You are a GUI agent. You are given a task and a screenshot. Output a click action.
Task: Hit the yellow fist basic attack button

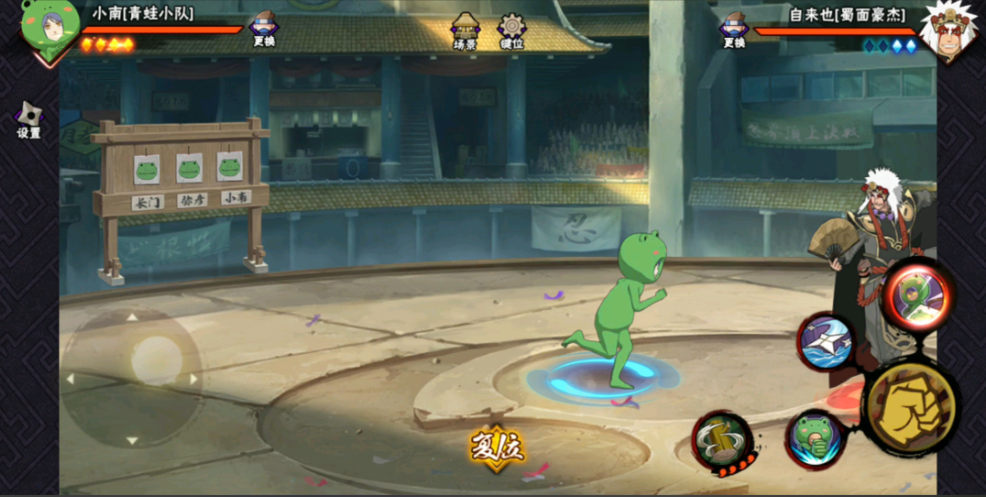(x=910, y=405)
